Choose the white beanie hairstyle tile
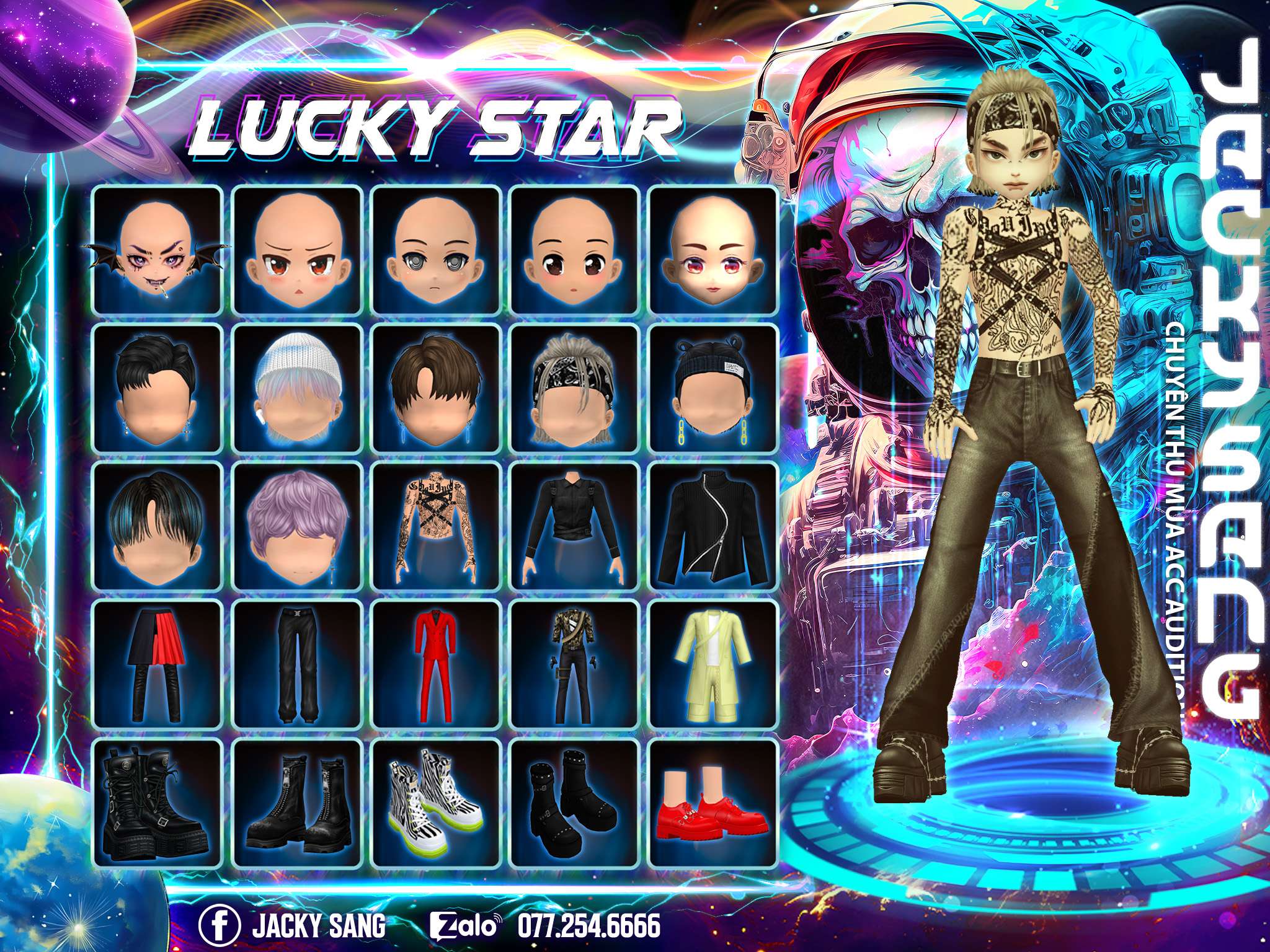Viewport: 1270px width, 952px height. tap(296, 389)
